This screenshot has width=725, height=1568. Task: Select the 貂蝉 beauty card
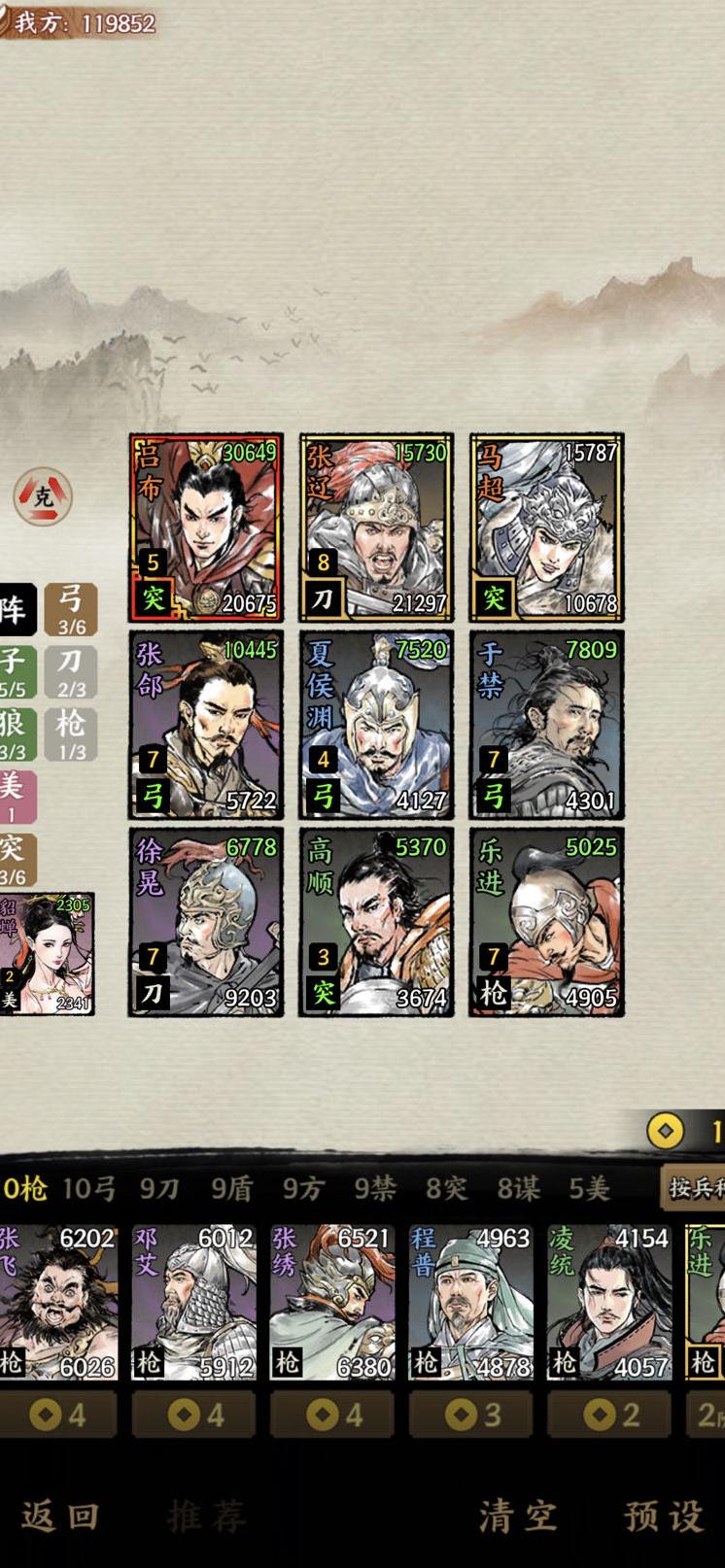coord(47,954)
